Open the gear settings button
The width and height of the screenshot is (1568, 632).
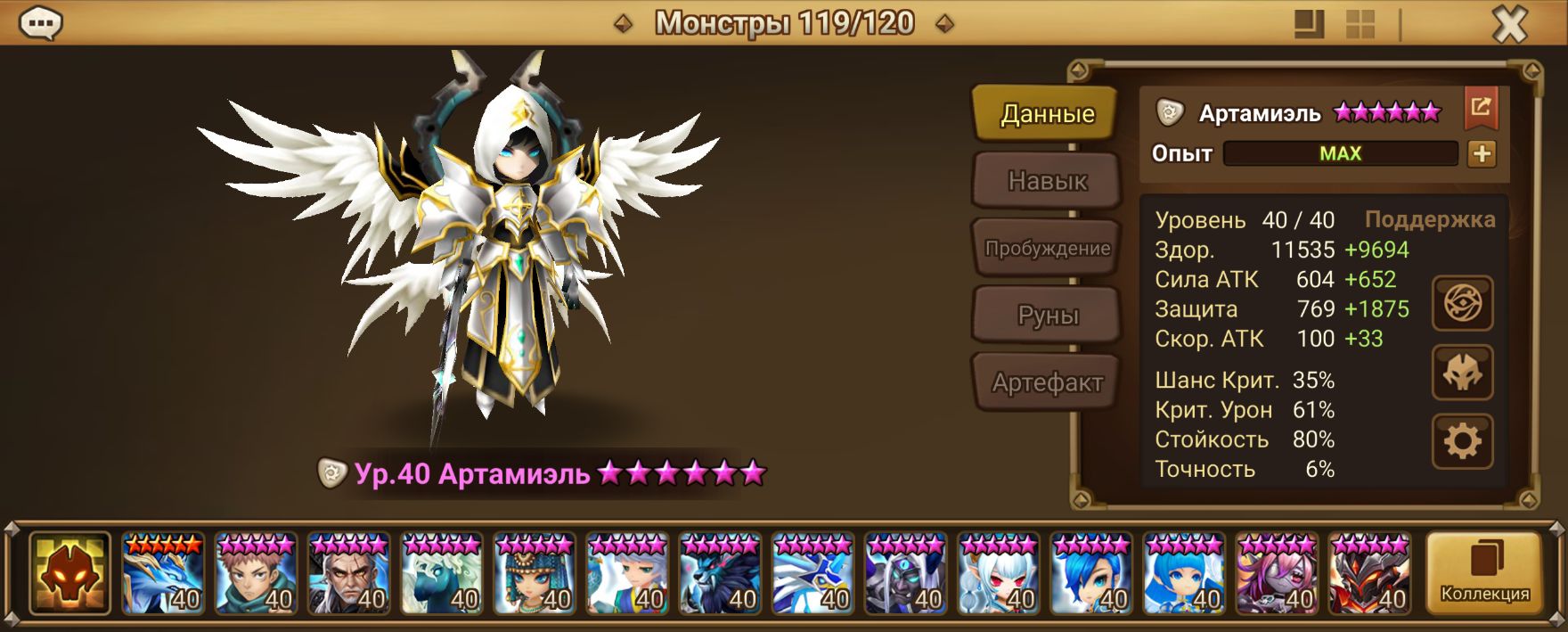pyautogui.click(x=1462, y=440)
